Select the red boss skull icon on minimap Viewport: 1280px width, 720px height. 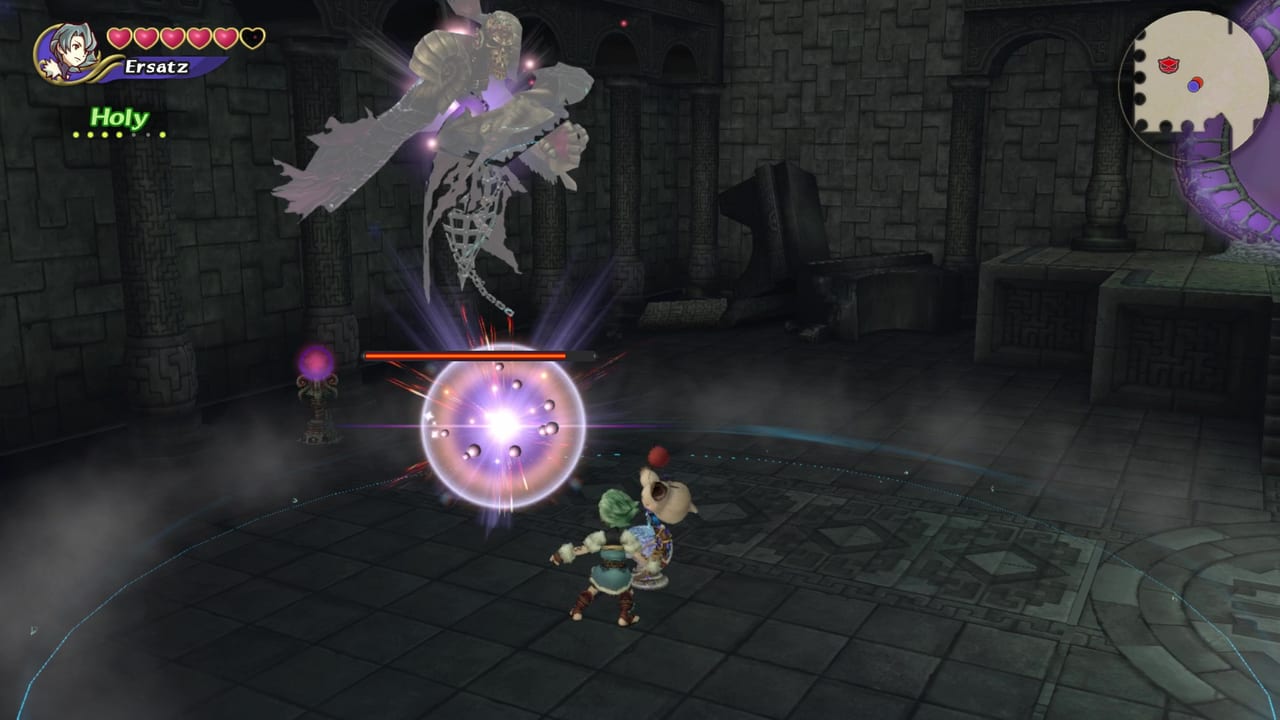pos(1168,65)
